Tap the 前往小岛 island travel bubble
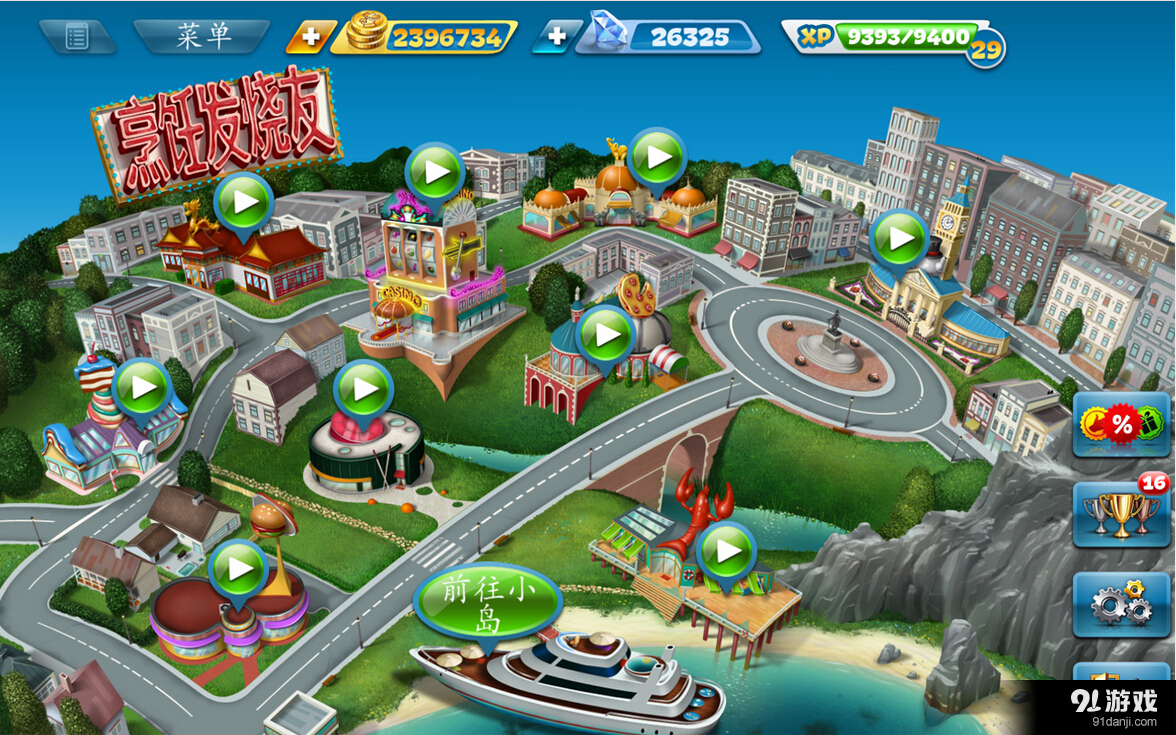 [x=487, y=604]
